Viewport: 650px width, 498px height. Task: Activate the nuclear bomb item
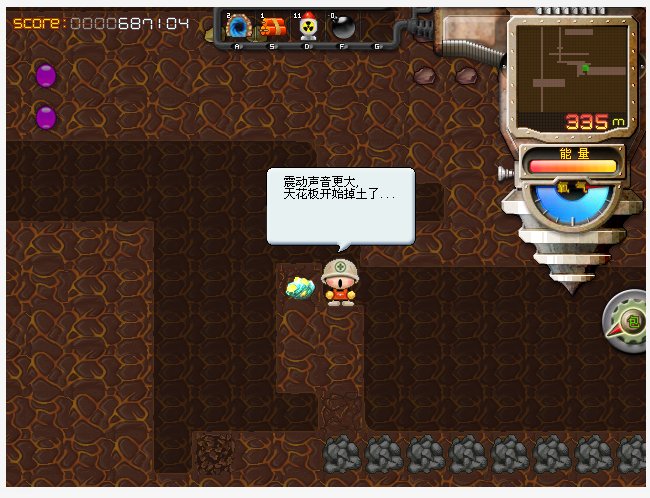307,28
